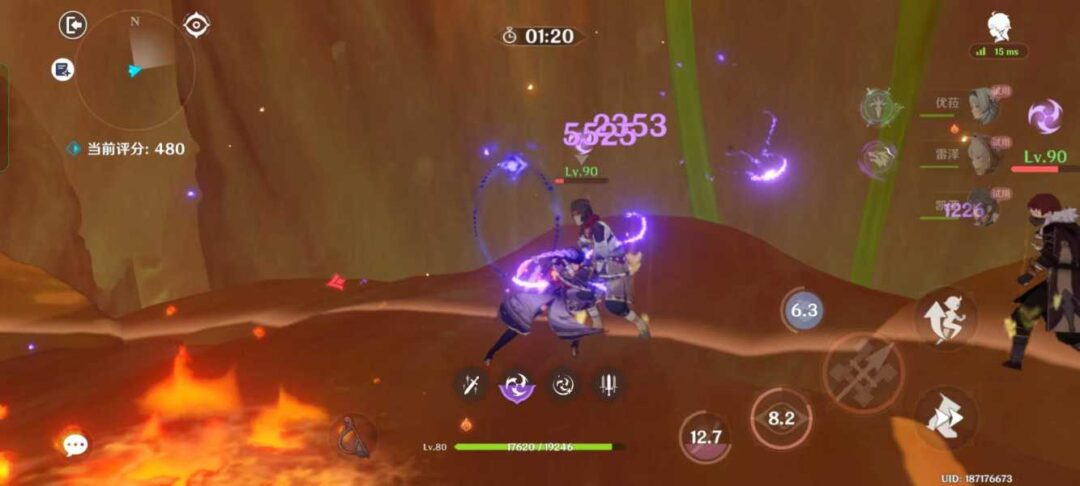The height and width of the screenshot is (486, 1080).
Task: Tap the purple Electro swirl burst icon
Action: coord(1045,116)
